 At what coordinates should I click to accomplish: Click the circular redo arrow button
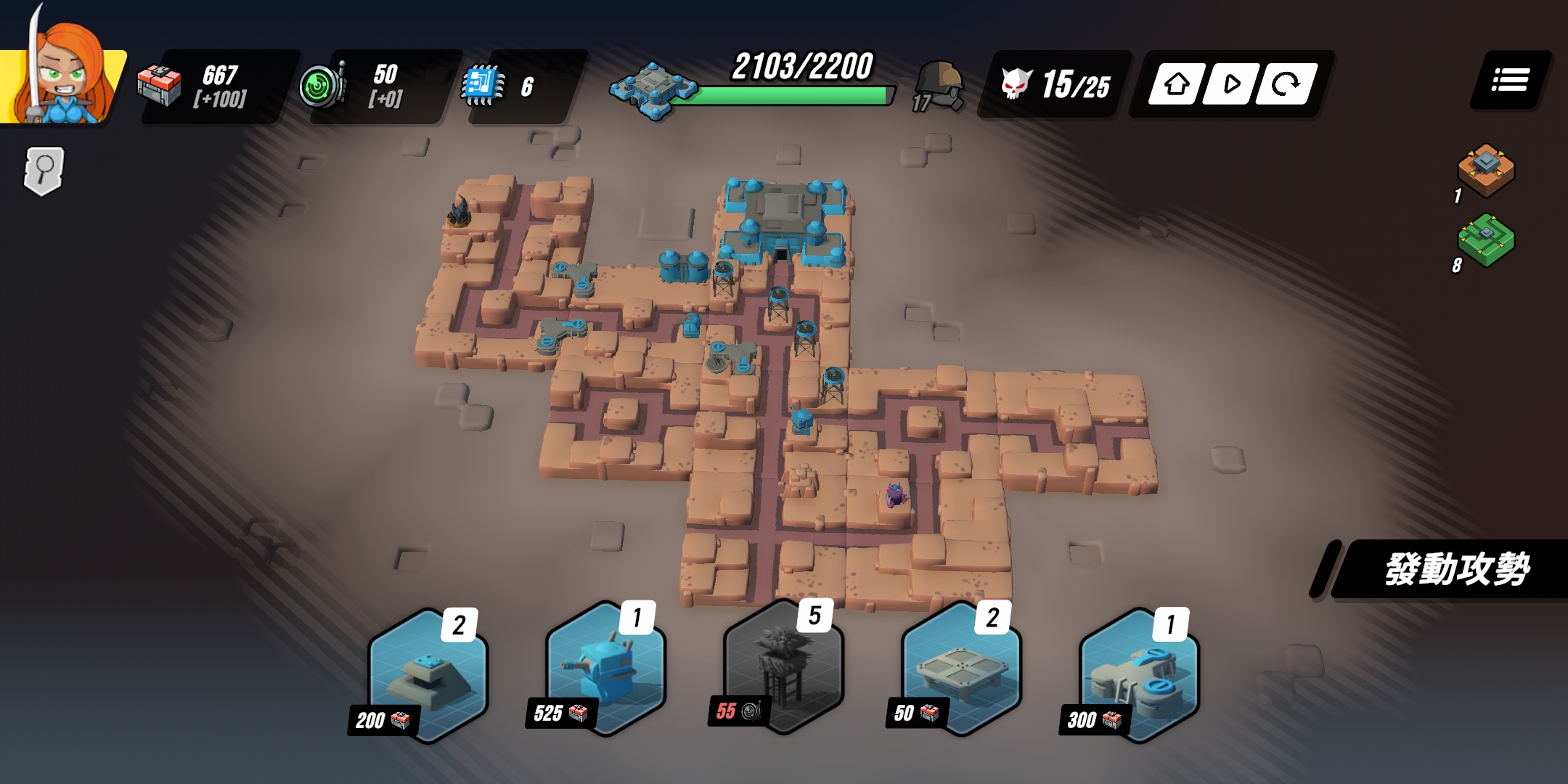click(1286, 84)
